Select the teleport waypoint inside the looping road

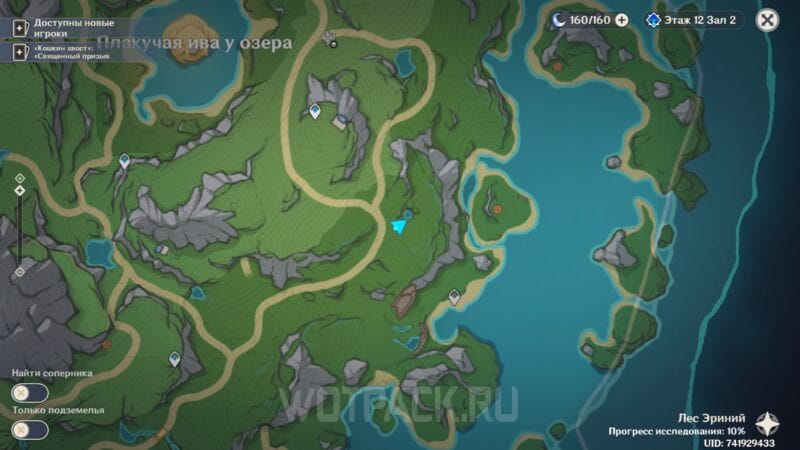tap(315, 110)
